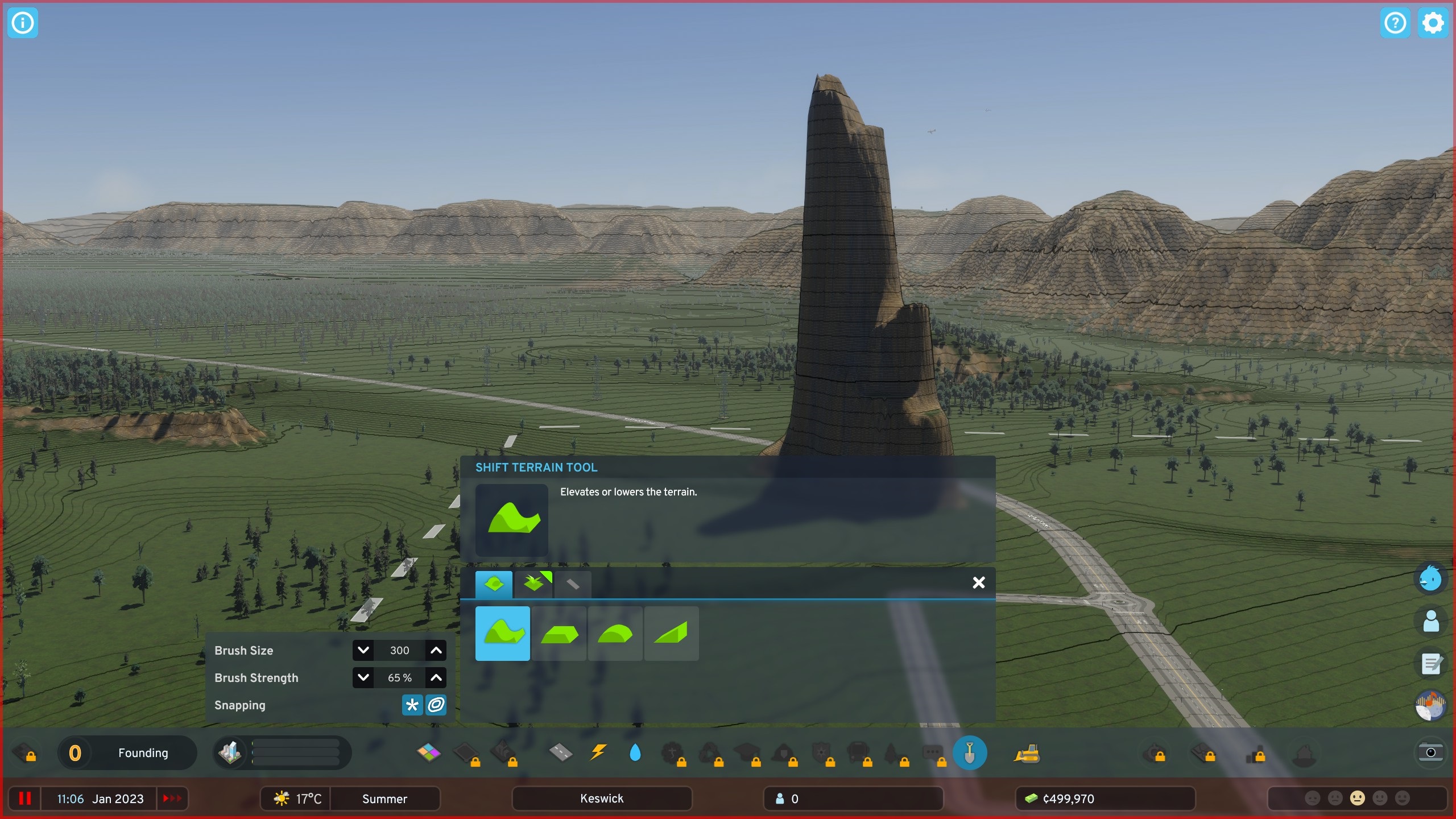This screenshot has height=819, width=1456.
Task: Toggle contour snapping next to Snapping label
Action: 435,705
